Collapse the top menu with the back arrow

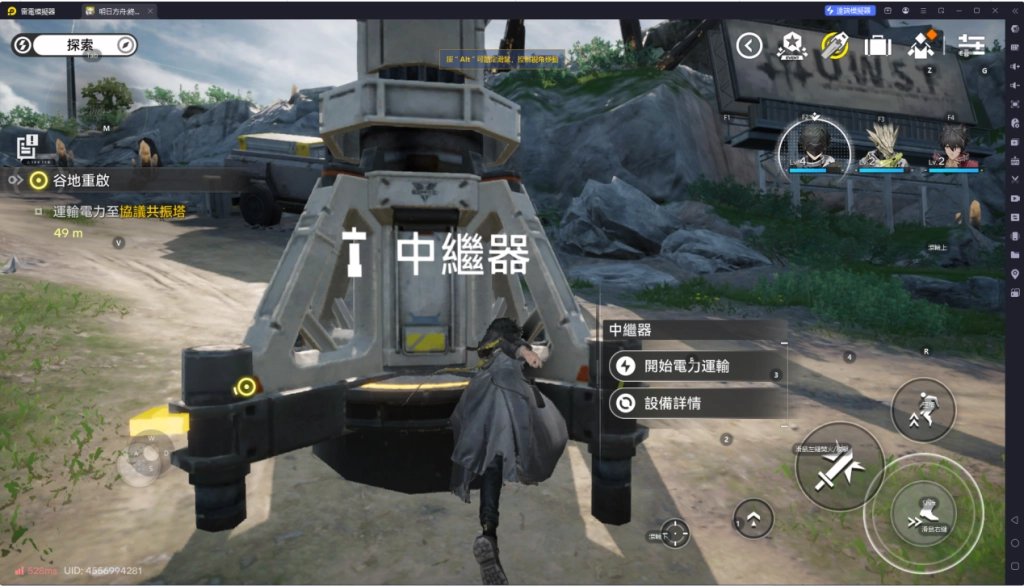point(749,45)
